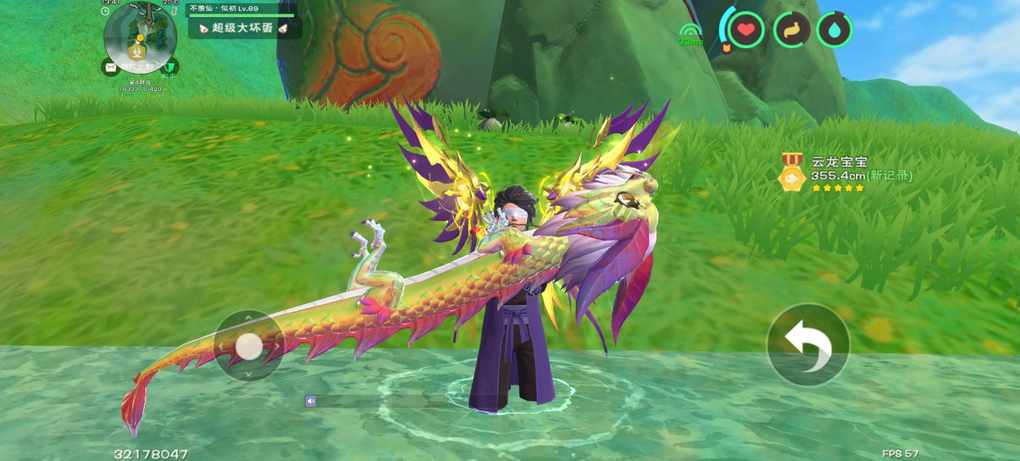Check the yellow hunger status icon
The width and height of the screenshot is (1020, 461).
tap(791, 29)
